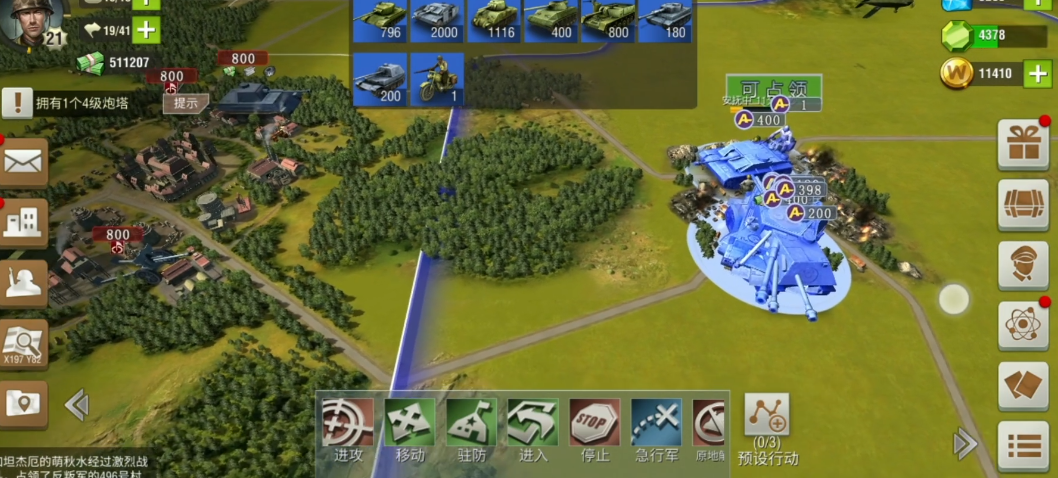The image size is (1058, 478).
Task: Open the list menu icon
Action: click(x=1023, y=445)
